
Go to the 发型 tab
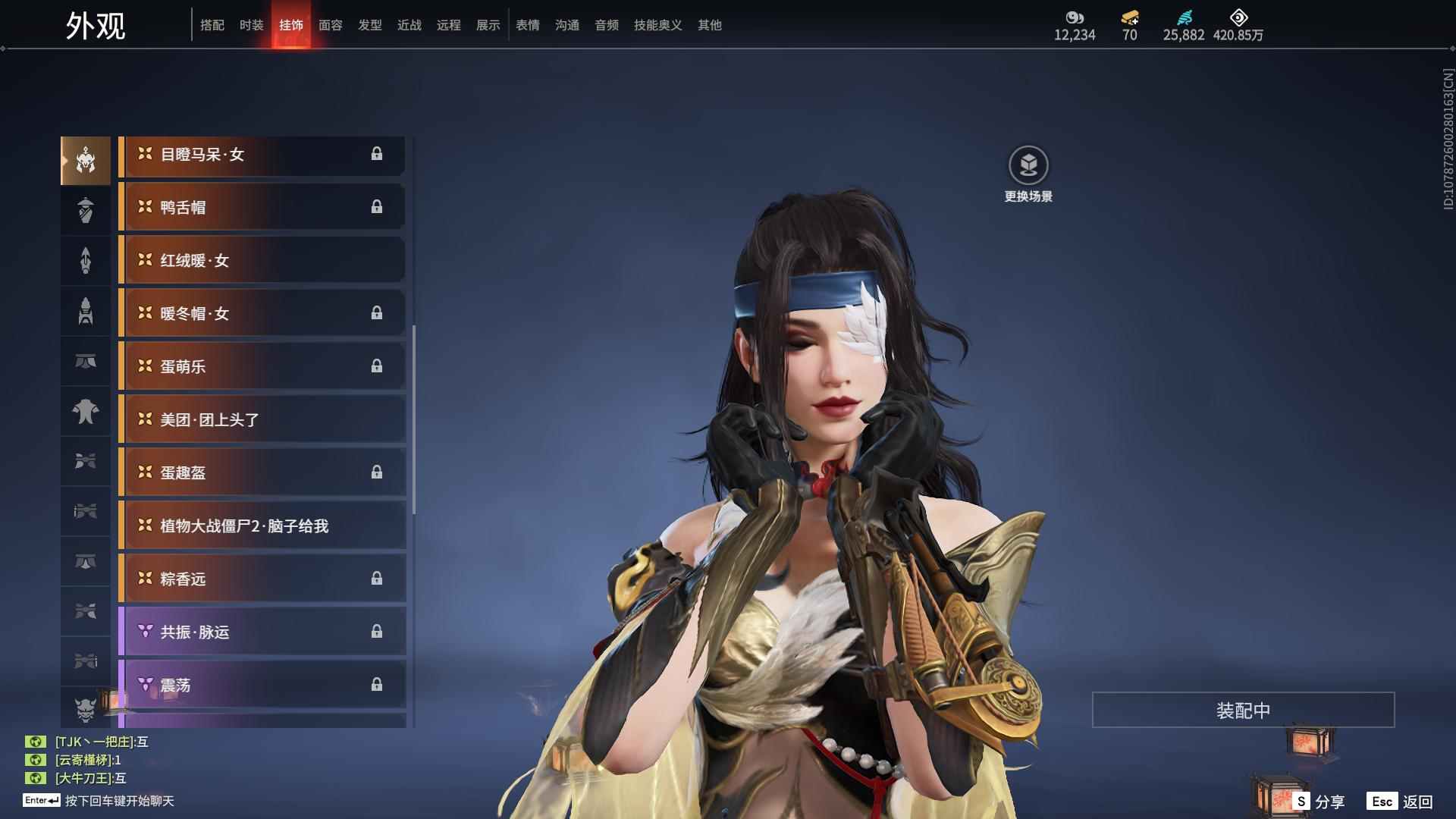(369, 25)
